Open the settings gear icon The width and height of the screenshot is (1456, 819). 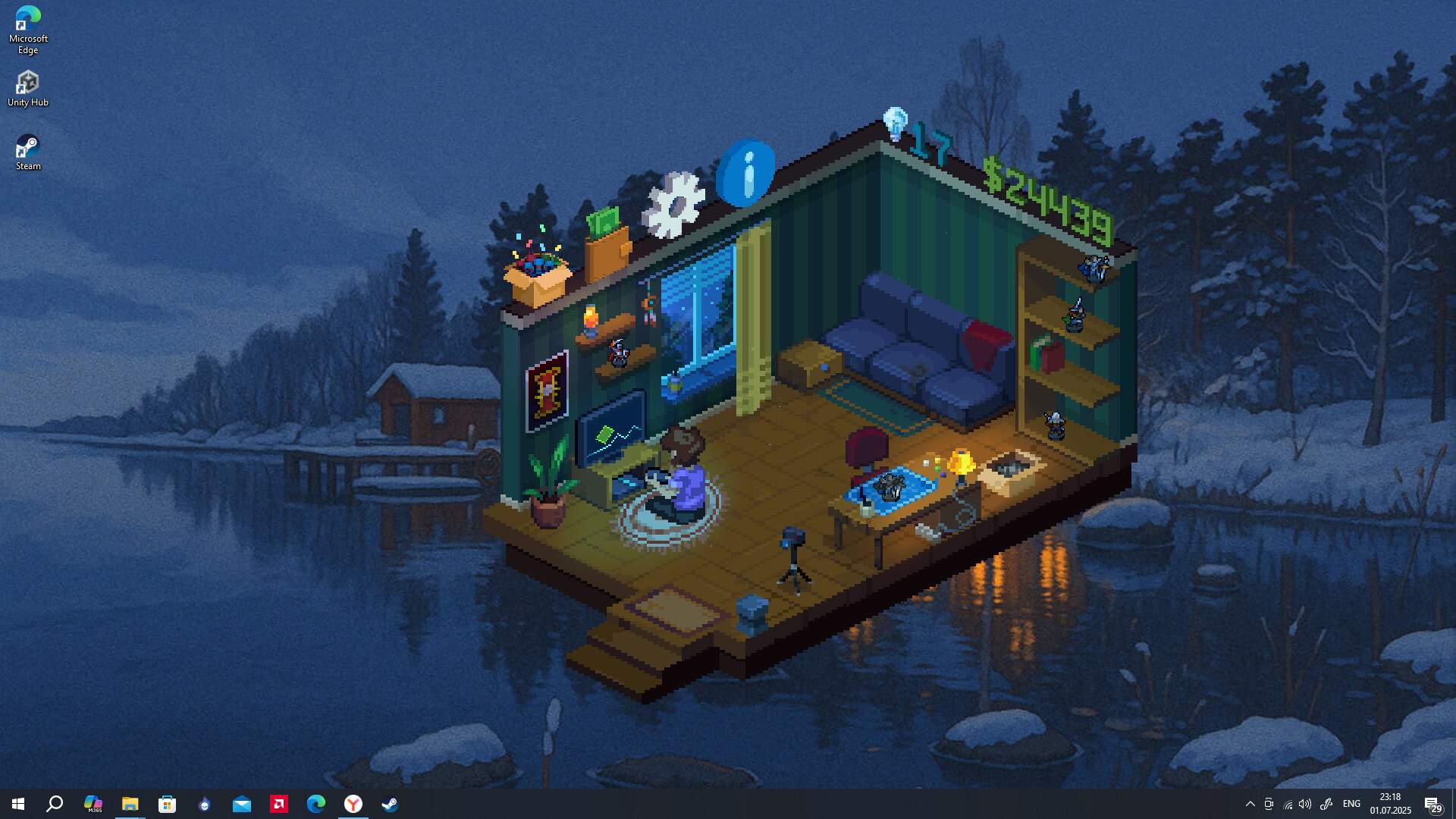point(674,205)
